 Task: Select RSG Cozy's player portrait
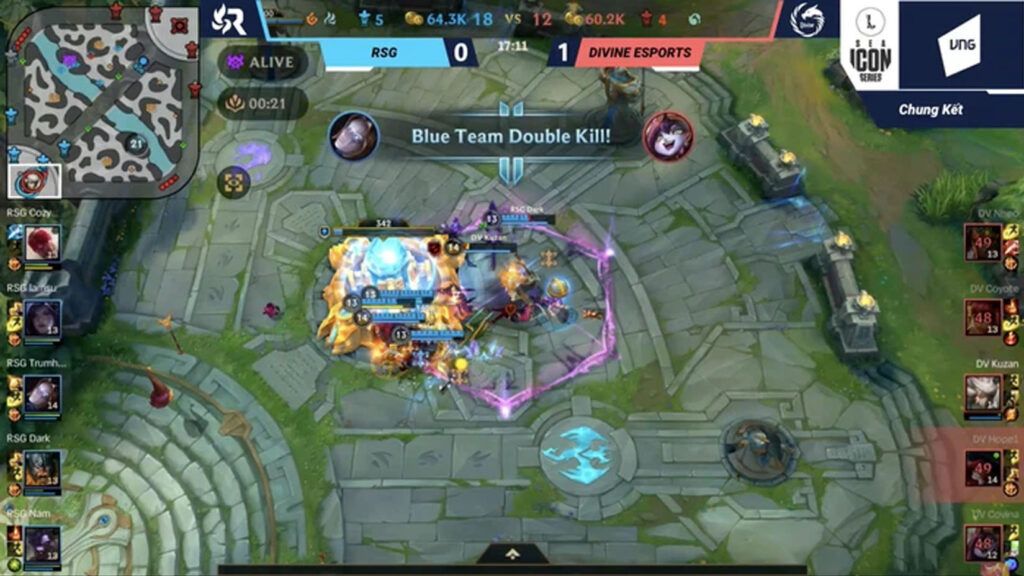[43, 242]
